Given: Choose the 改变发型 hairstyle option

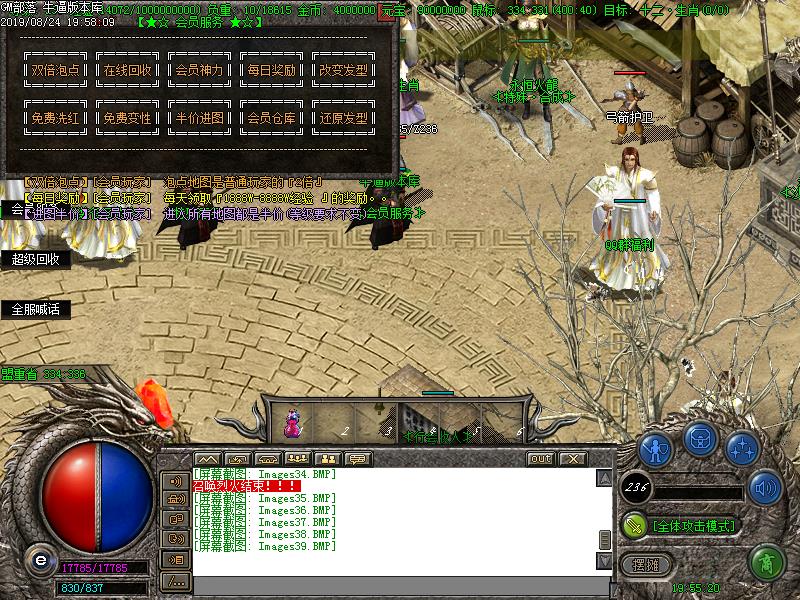Looking at the screenshot, I should coord(343,71).
